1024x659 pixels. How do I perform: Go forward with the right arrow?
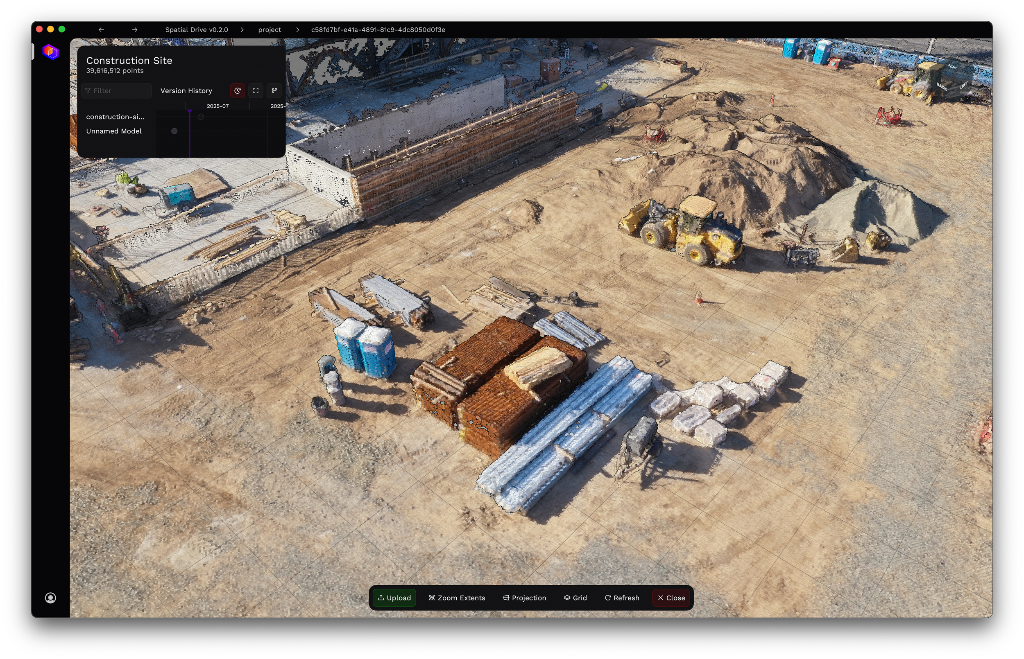(x=134, y=30)
